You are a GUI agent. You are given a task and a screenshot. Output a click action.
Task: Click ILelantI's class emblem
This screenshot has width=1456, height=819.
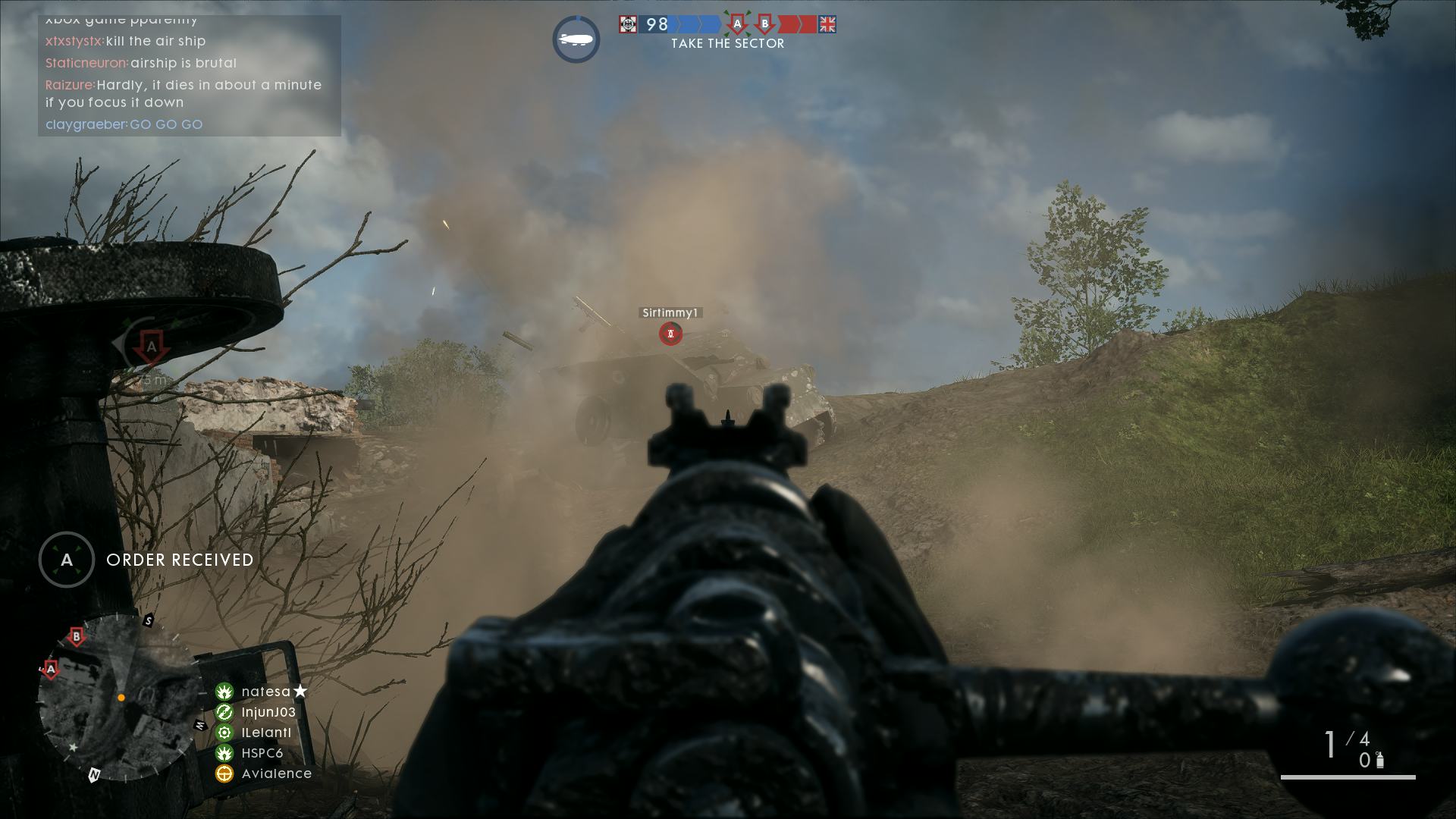(223, 733)
